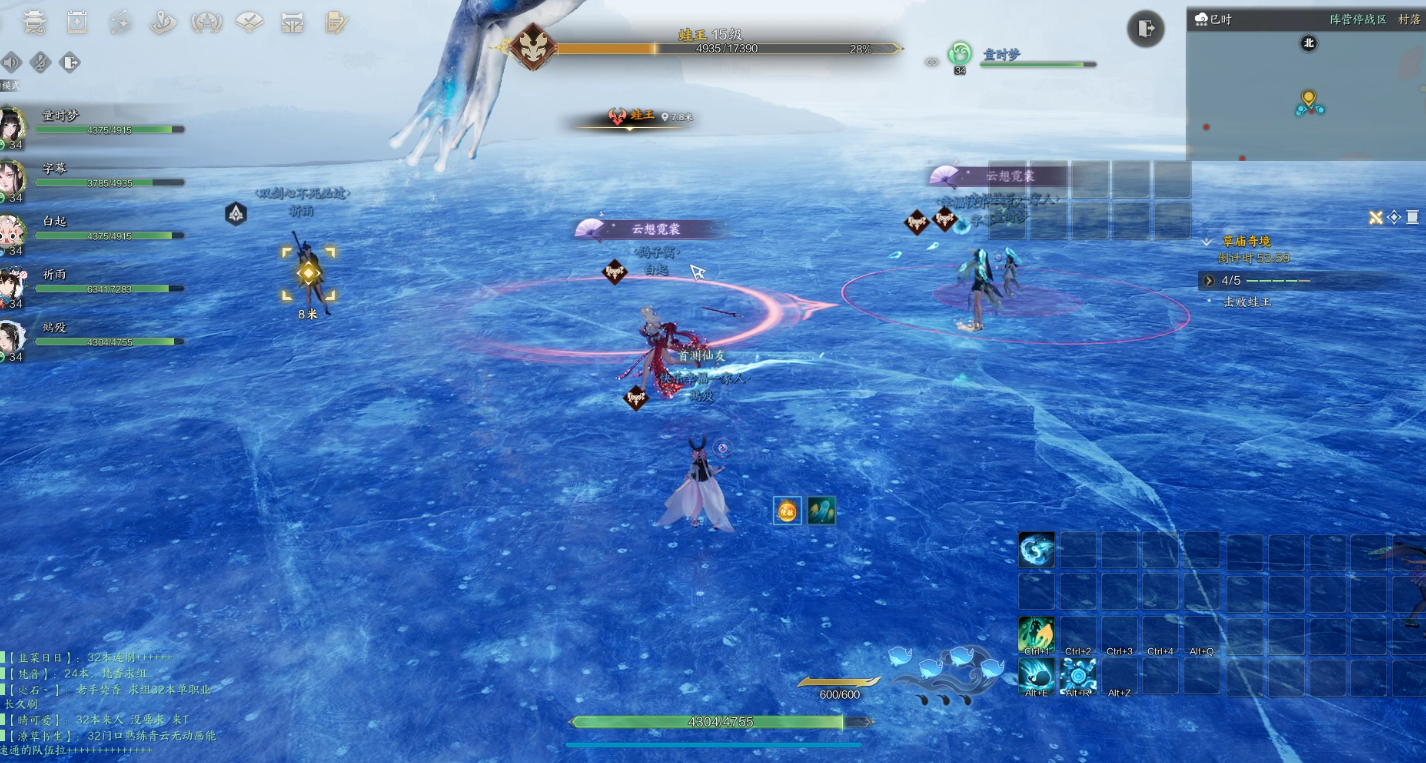Click the crossed swords icon above the tracker
Viewport: 1426px width, 763px height.
coord(1376,217)
